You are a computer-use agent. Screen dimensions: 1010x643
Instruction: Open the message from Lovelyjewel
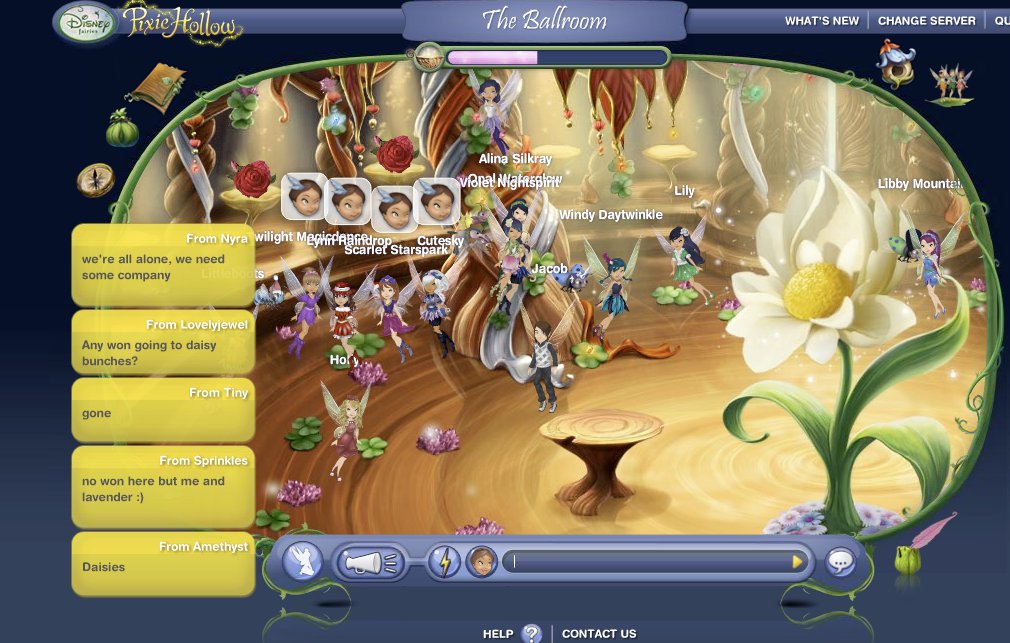163,345
